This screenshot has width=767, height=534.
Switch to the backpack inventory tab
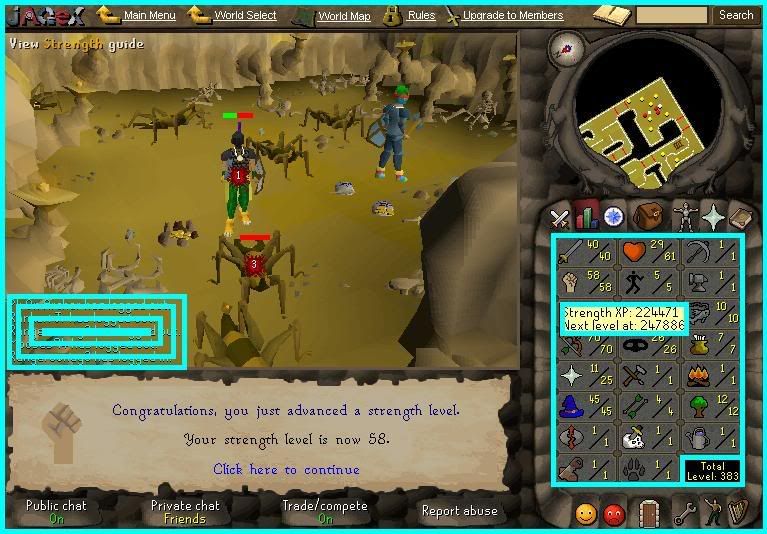[x=648, y=215]
